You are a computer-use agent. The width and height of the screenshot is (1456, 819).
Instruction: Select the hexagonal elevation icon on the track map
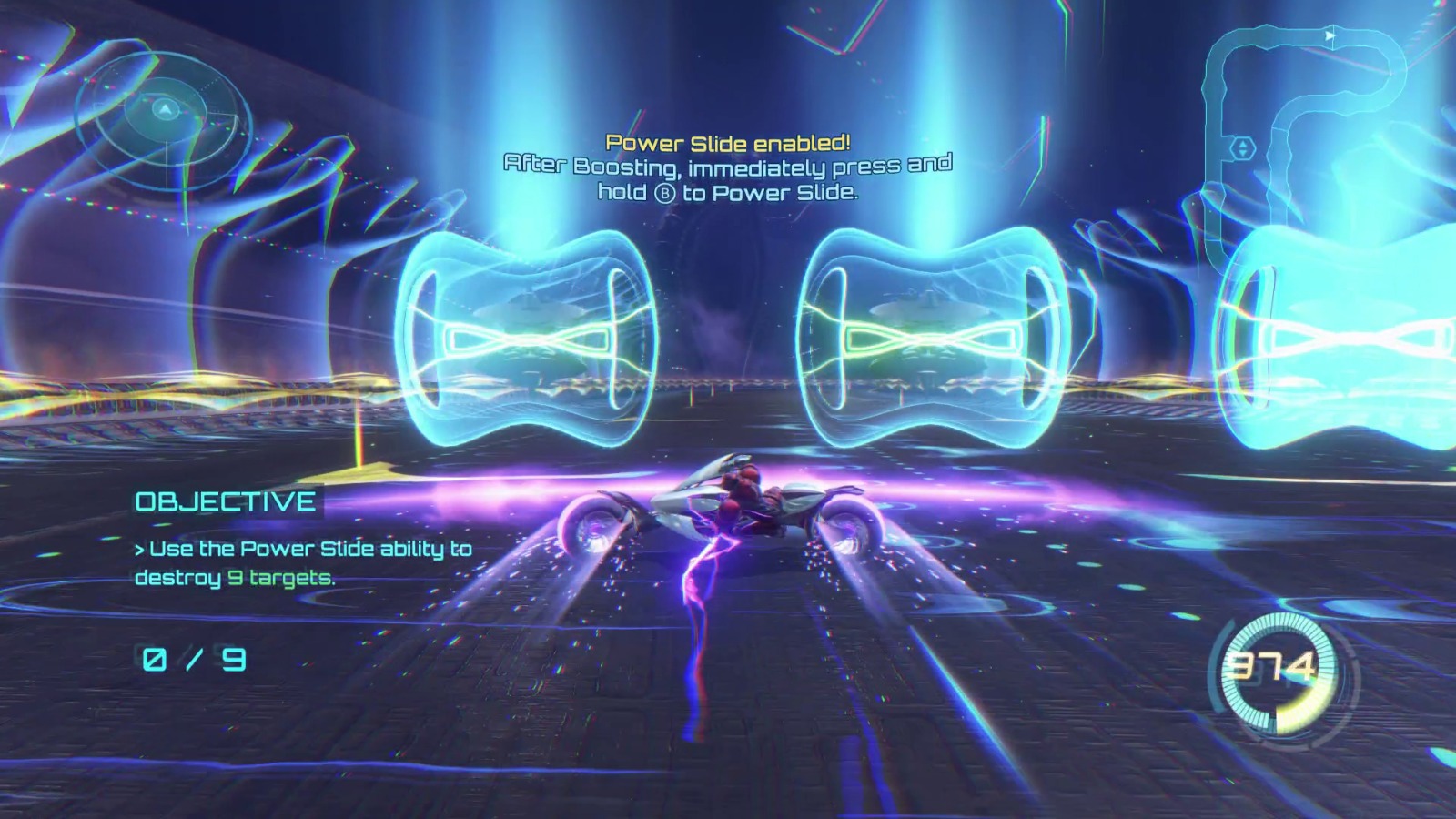[1242, 147]
